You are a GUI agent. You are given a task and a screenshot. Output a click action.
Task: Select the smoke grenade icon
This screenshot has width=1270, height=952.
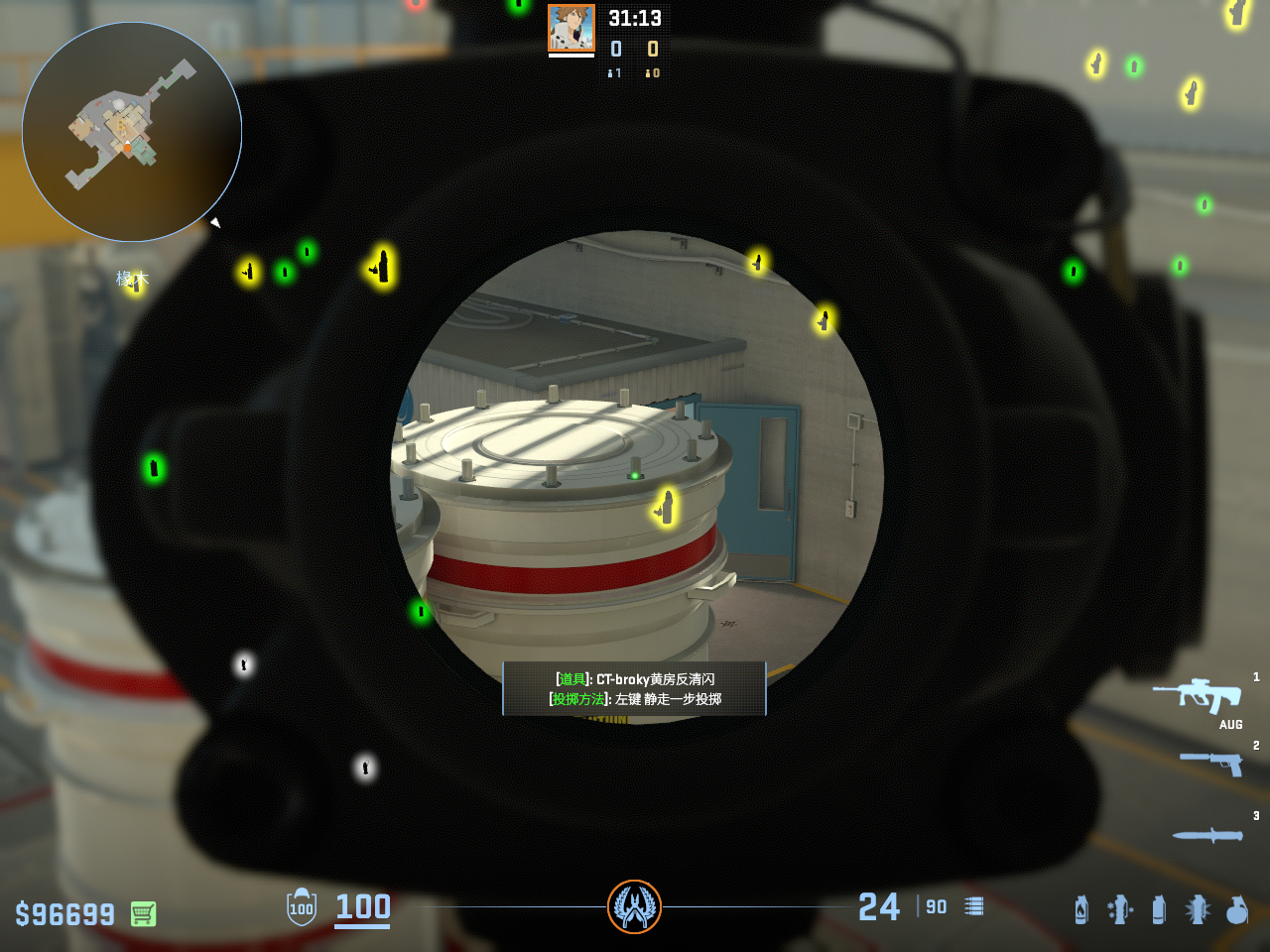point(1159,909)
